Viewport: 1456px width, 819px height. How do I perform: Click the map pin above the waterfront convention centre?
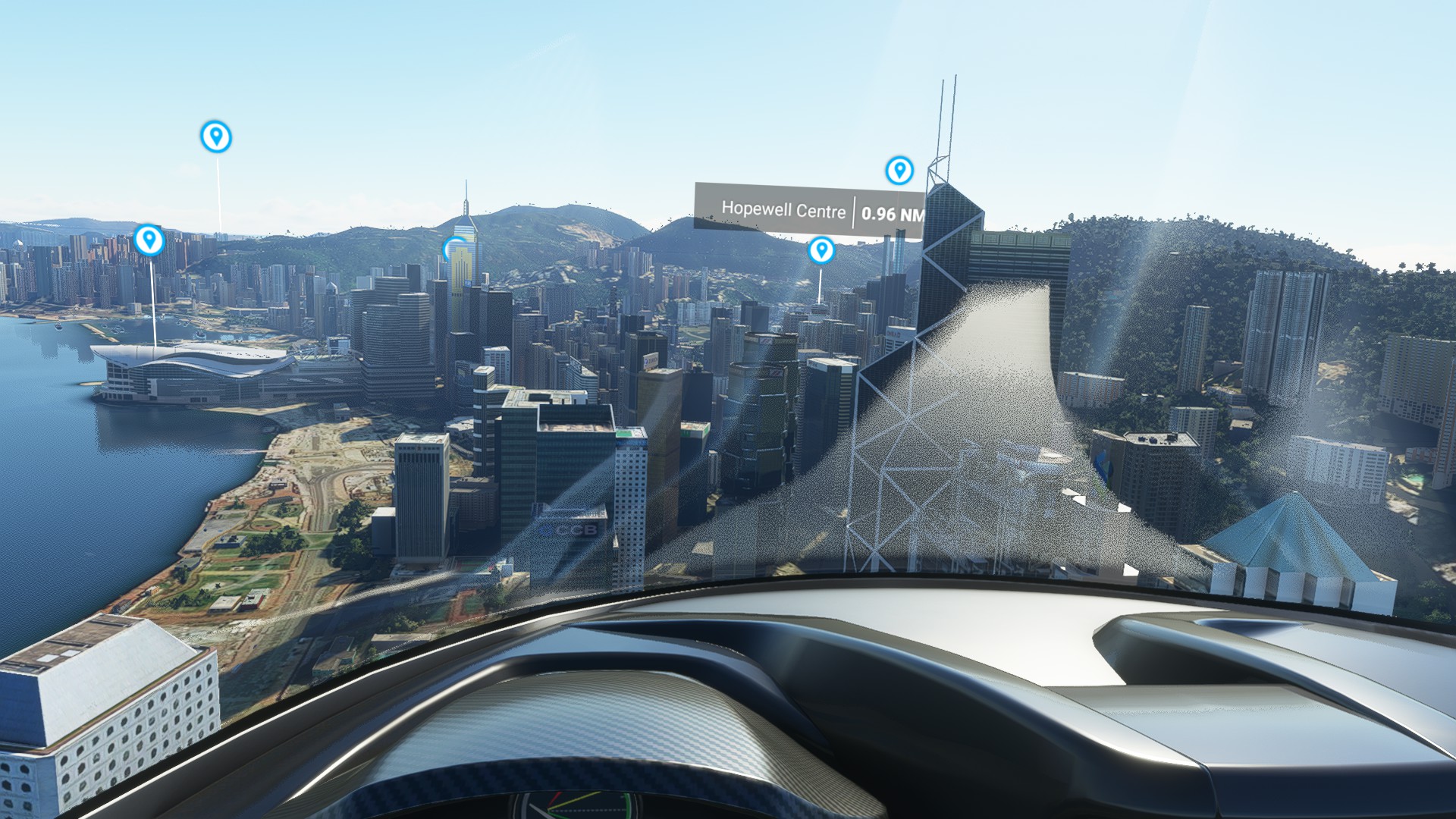click(149, 240)
